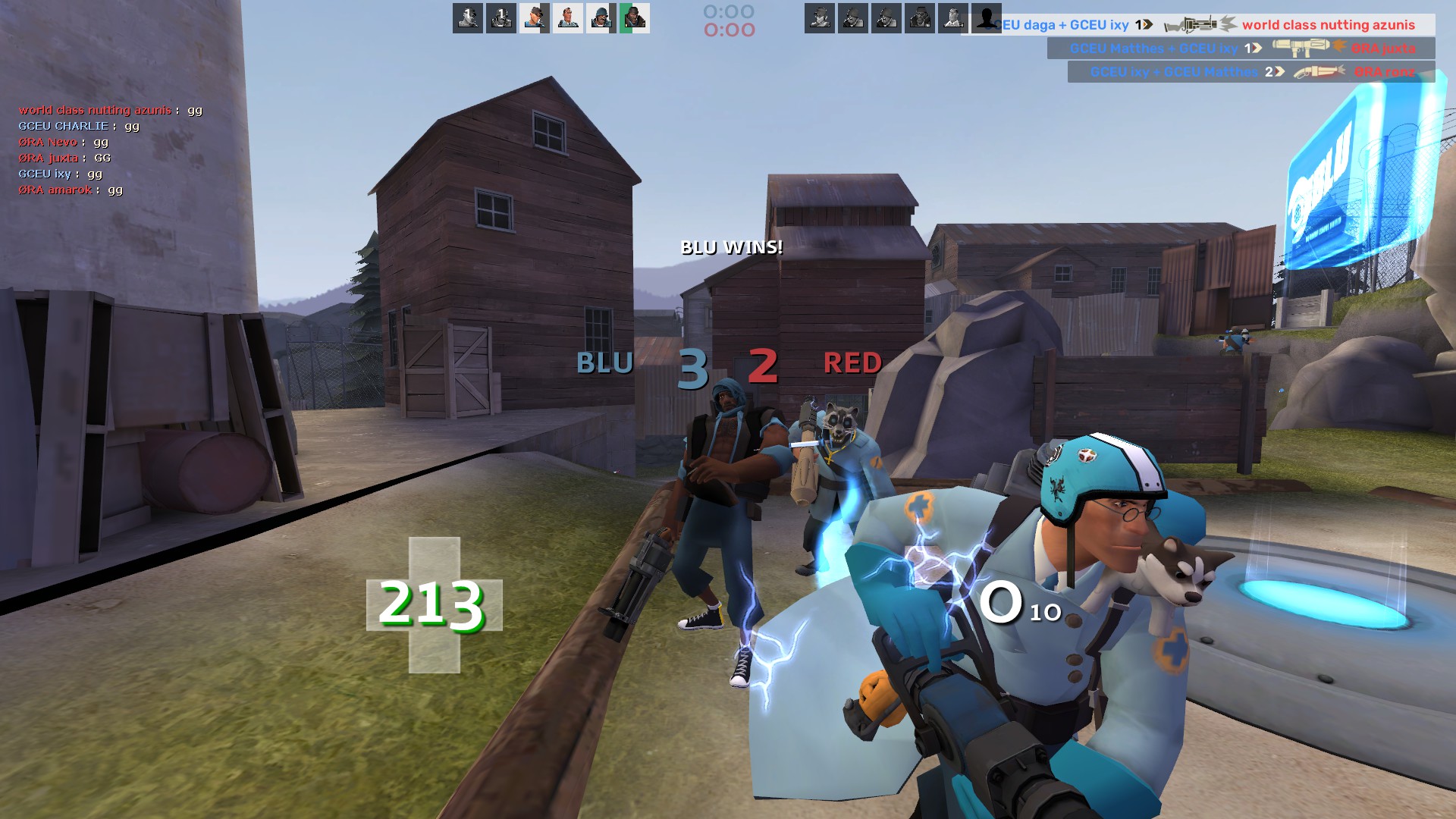Select GCEU ixy's chat message
Screen dimensions: 1456x819
(x=56, y=174)
